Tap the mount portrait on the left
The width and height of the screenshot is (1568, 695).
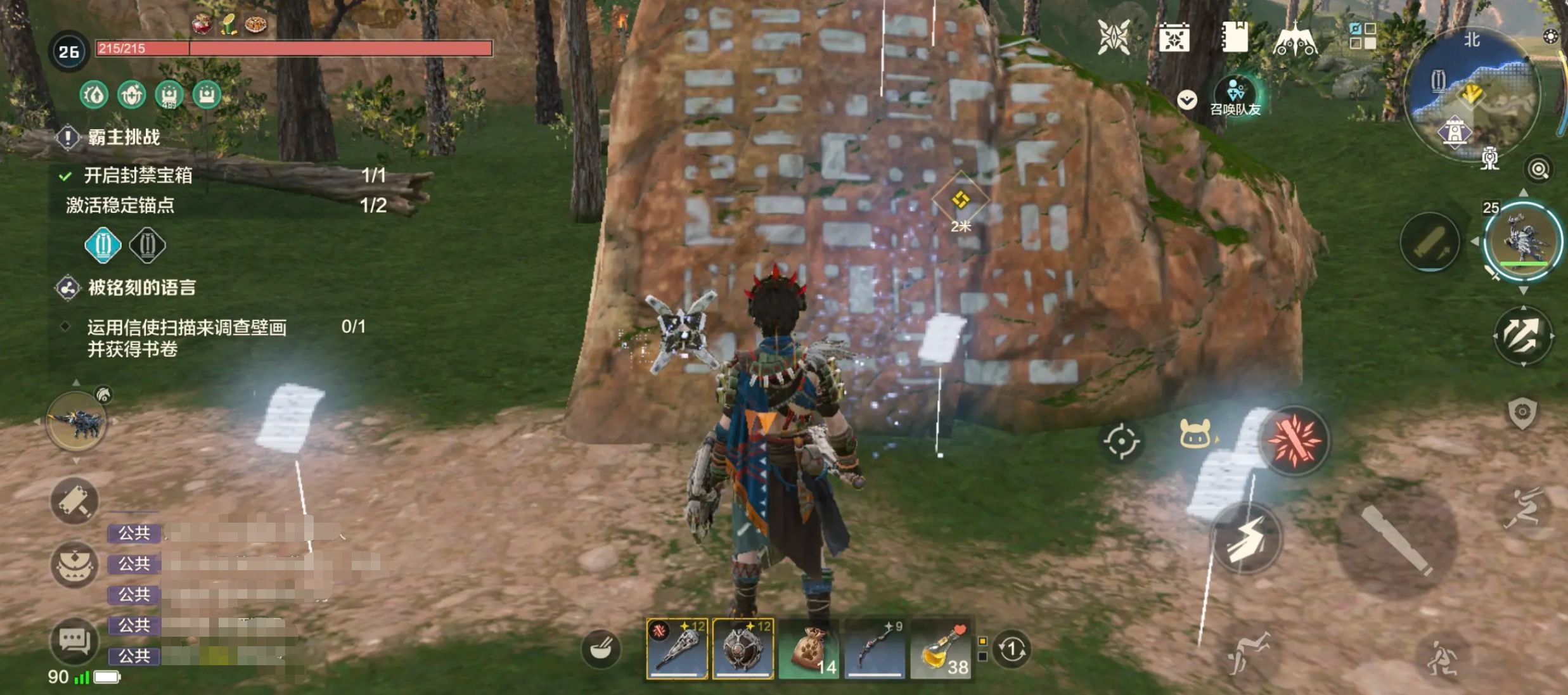click(x=76, y=422)
